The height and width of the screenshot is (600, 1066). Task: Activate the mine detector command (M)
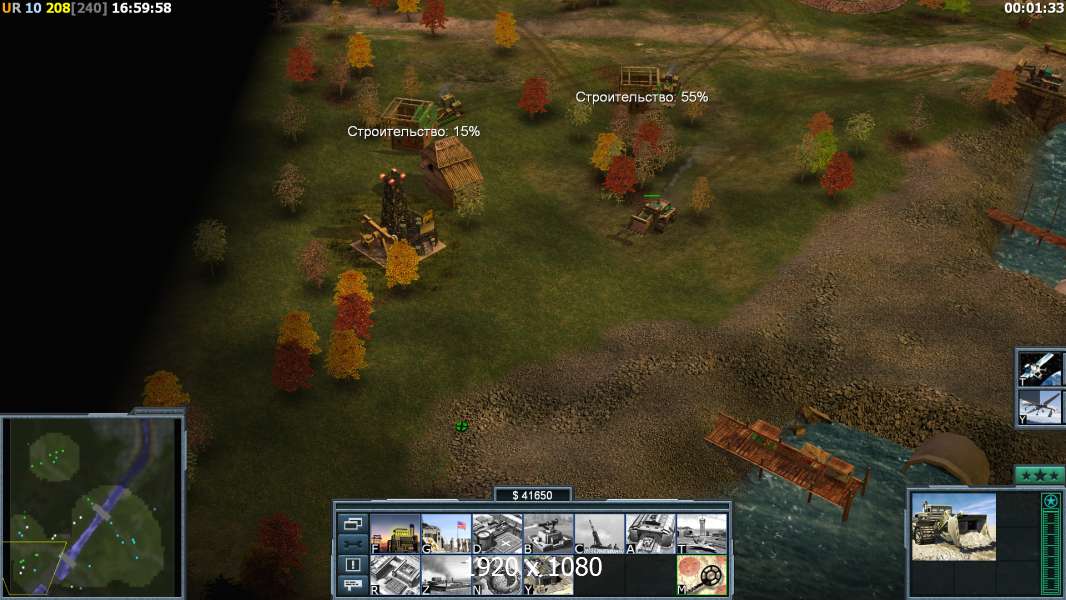click(701, 575)
